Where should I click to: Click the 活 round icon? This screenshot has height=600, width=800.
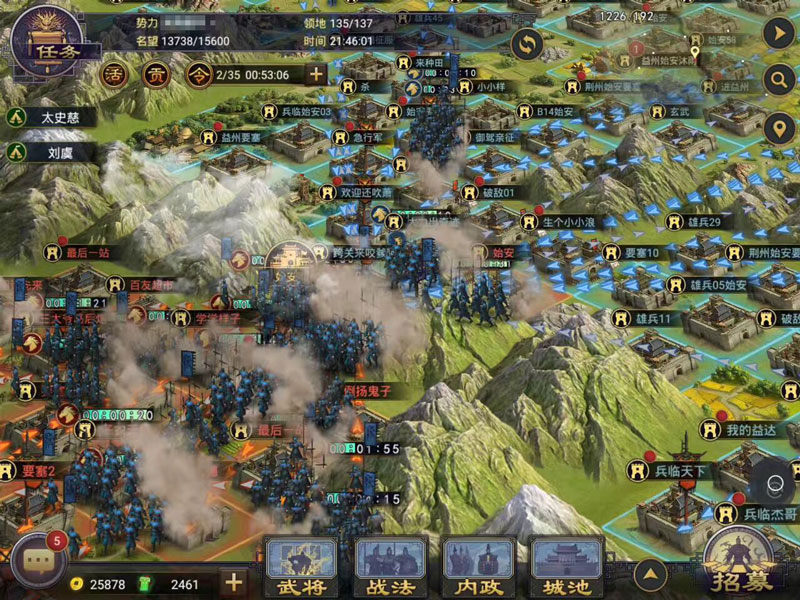pos(116,73)
